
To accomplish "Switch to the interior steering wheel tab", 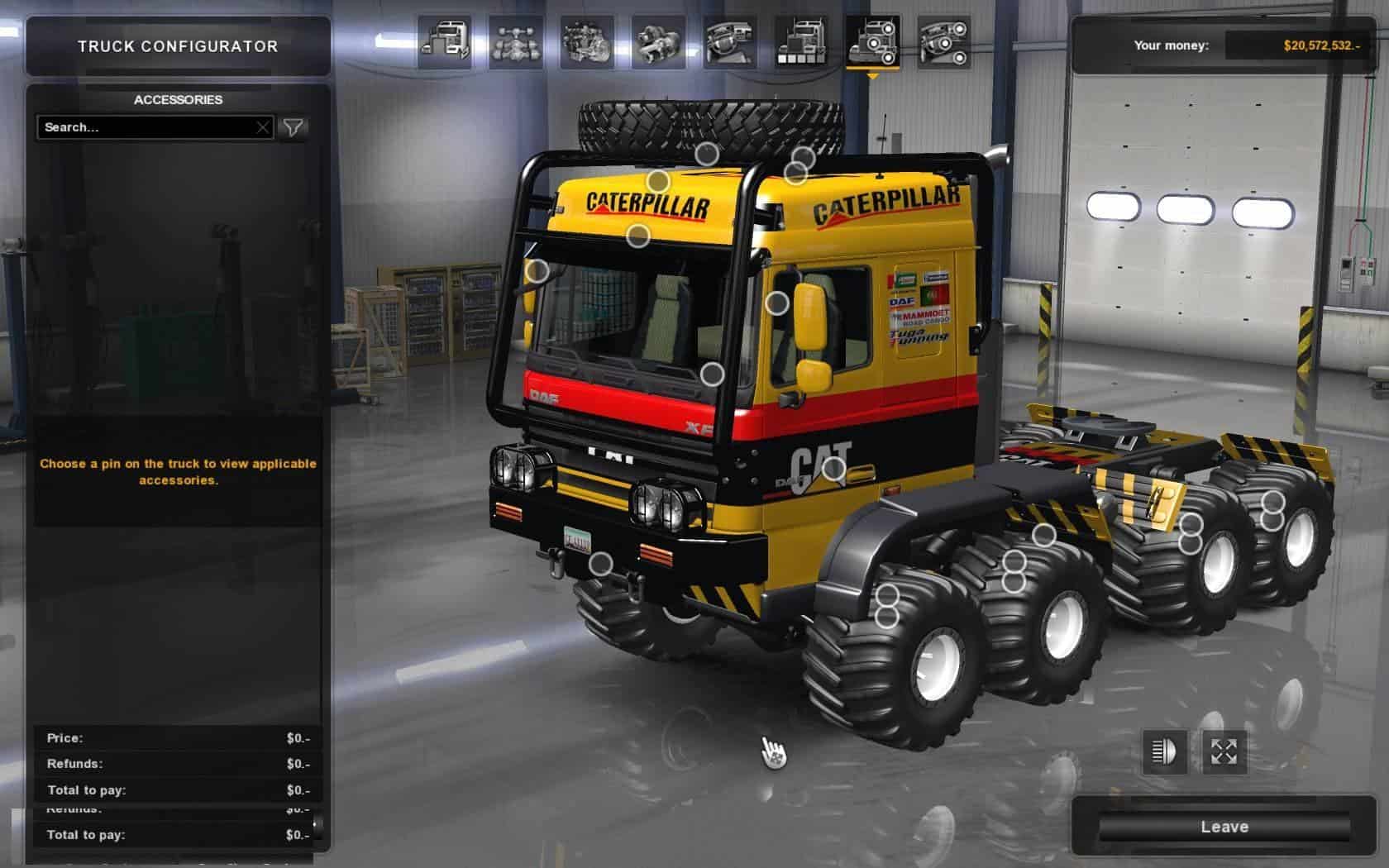I will pyautogui.click(x=730, y=42).
